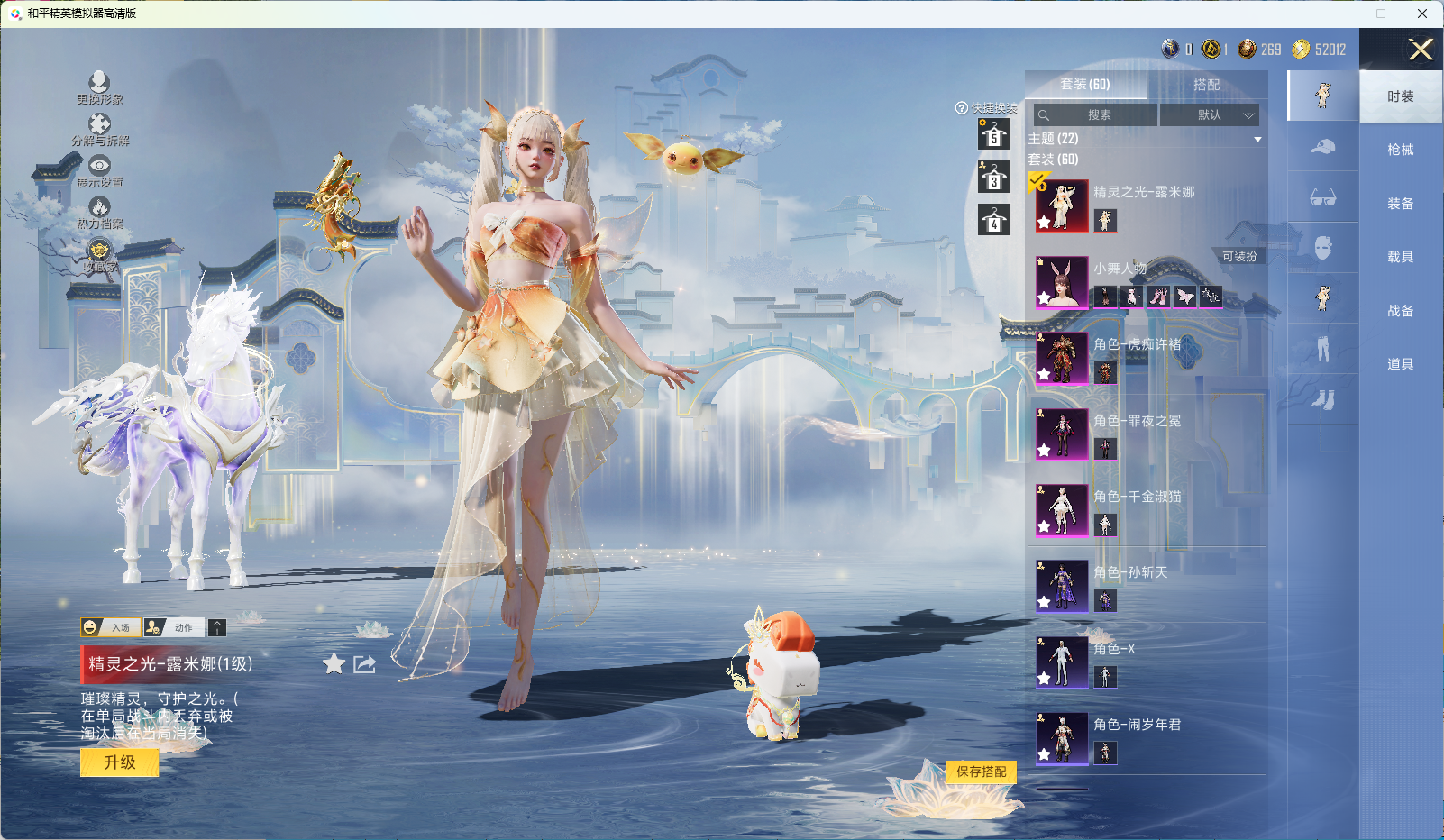Minimize the emulator window
This screenshot has height=840, width=1444.
(x=1340, y=14)
